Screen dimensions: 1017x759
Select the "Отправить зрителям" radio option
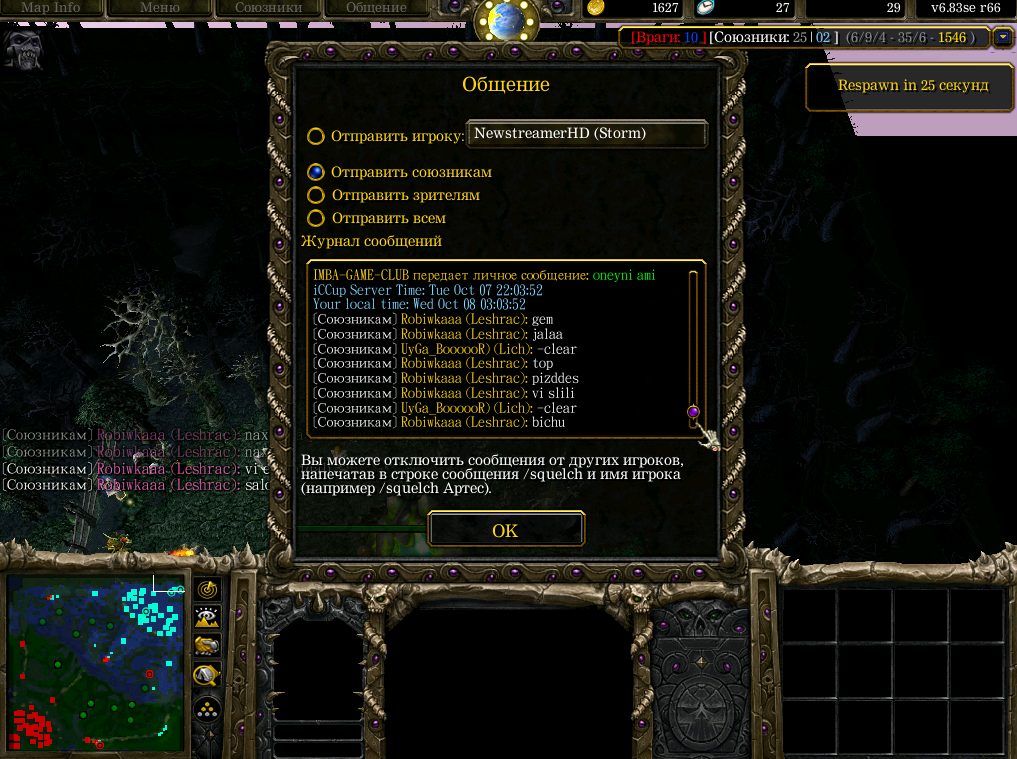316,195
